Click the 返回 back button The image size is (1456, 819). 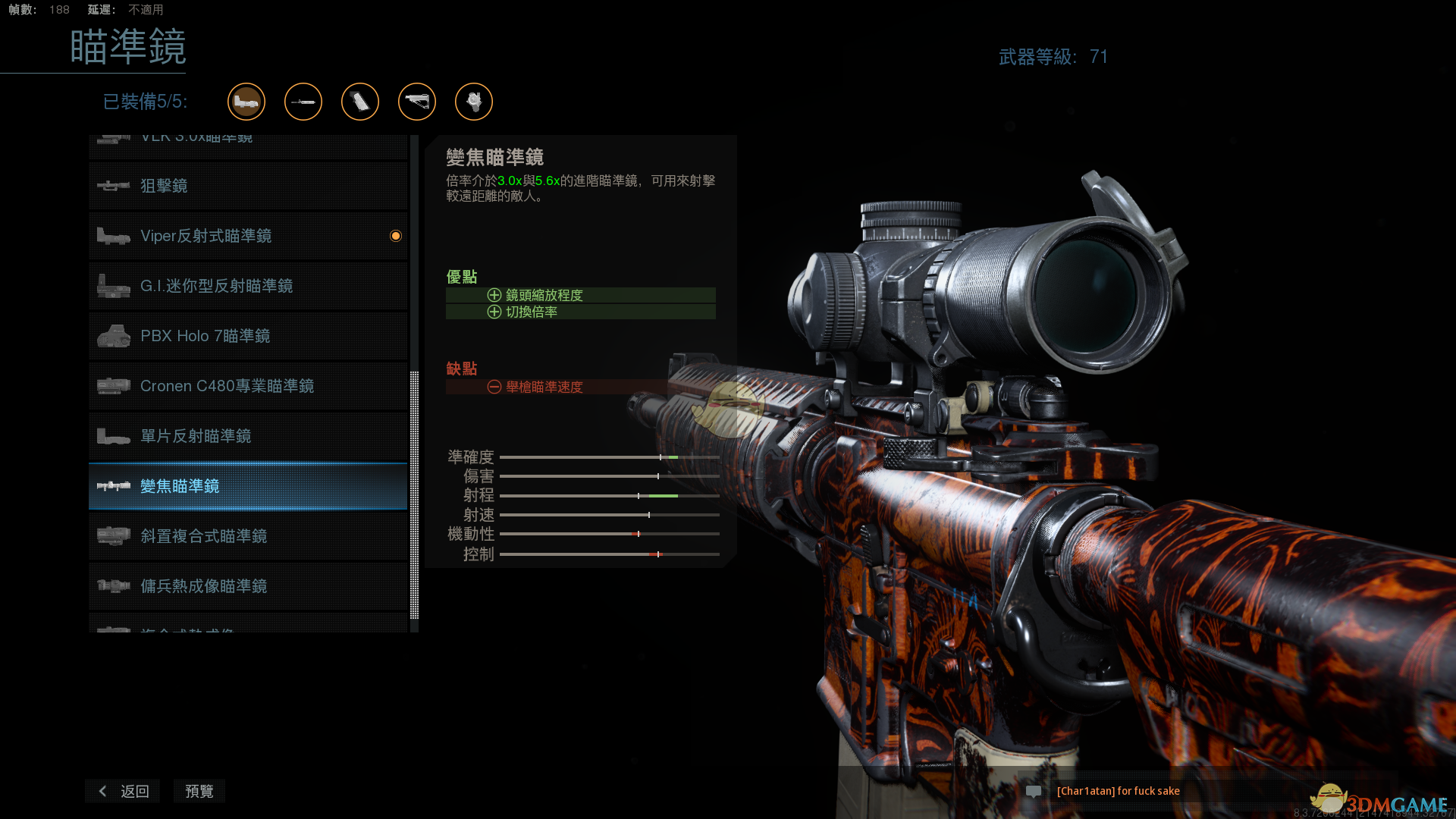(x=124, y=791)
